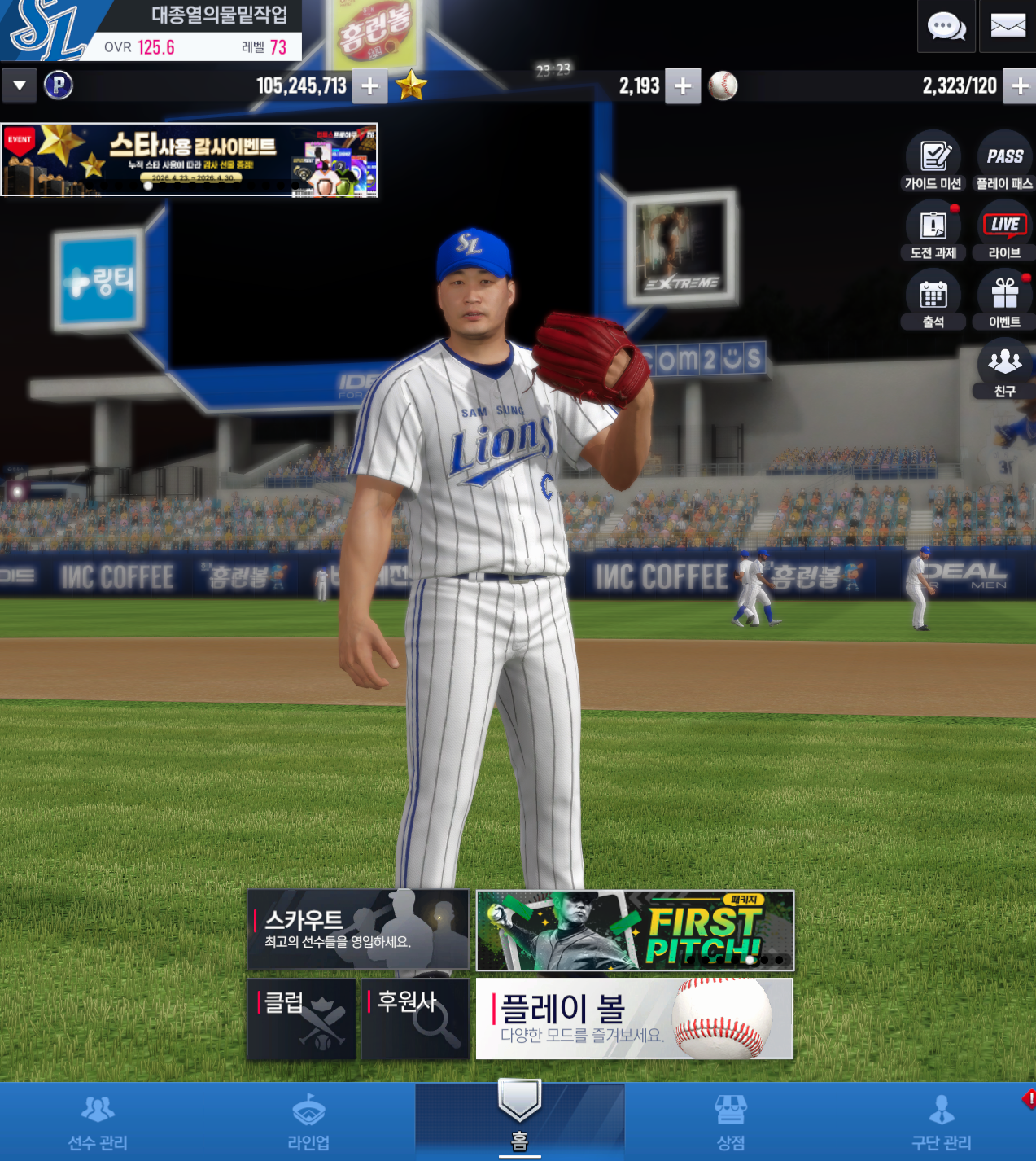Add more points with the plus button

point(369,86)
